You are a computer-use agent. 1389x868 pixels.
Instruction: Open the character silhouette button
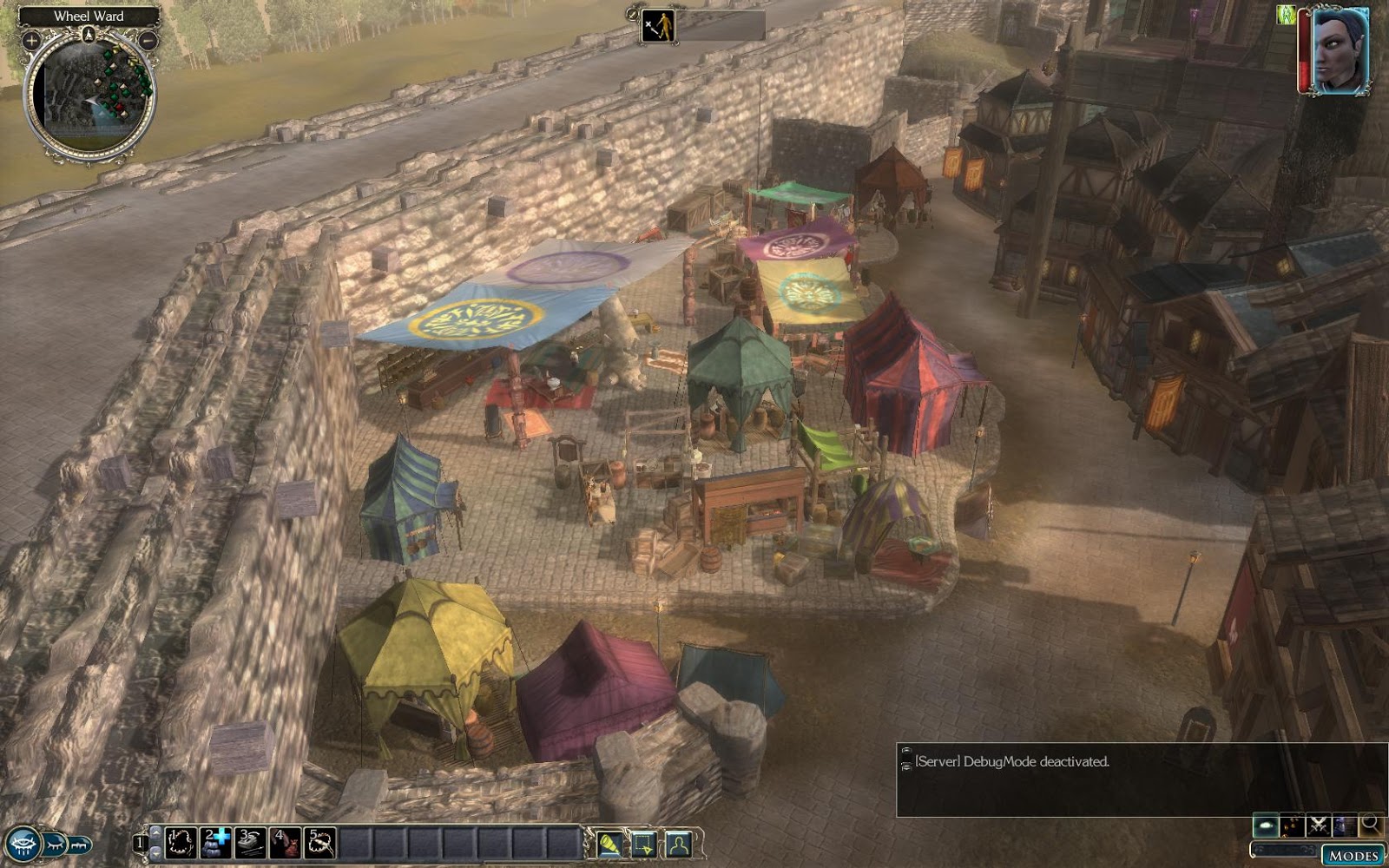tap(678, 844)
